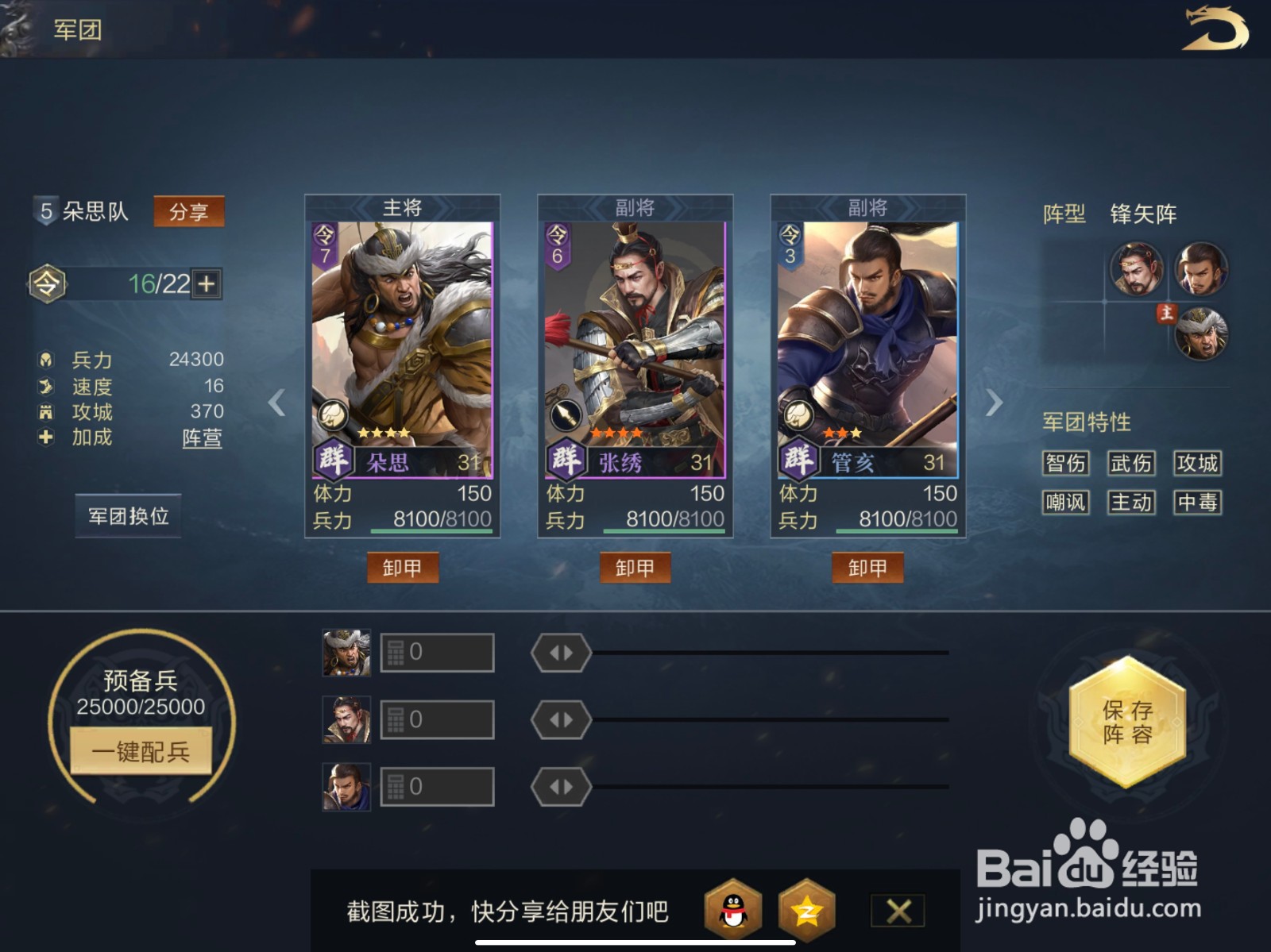The image size is (1271, 952).
Task: Toggle the 智伤 legion trait tag
Action: point(1066,464)
